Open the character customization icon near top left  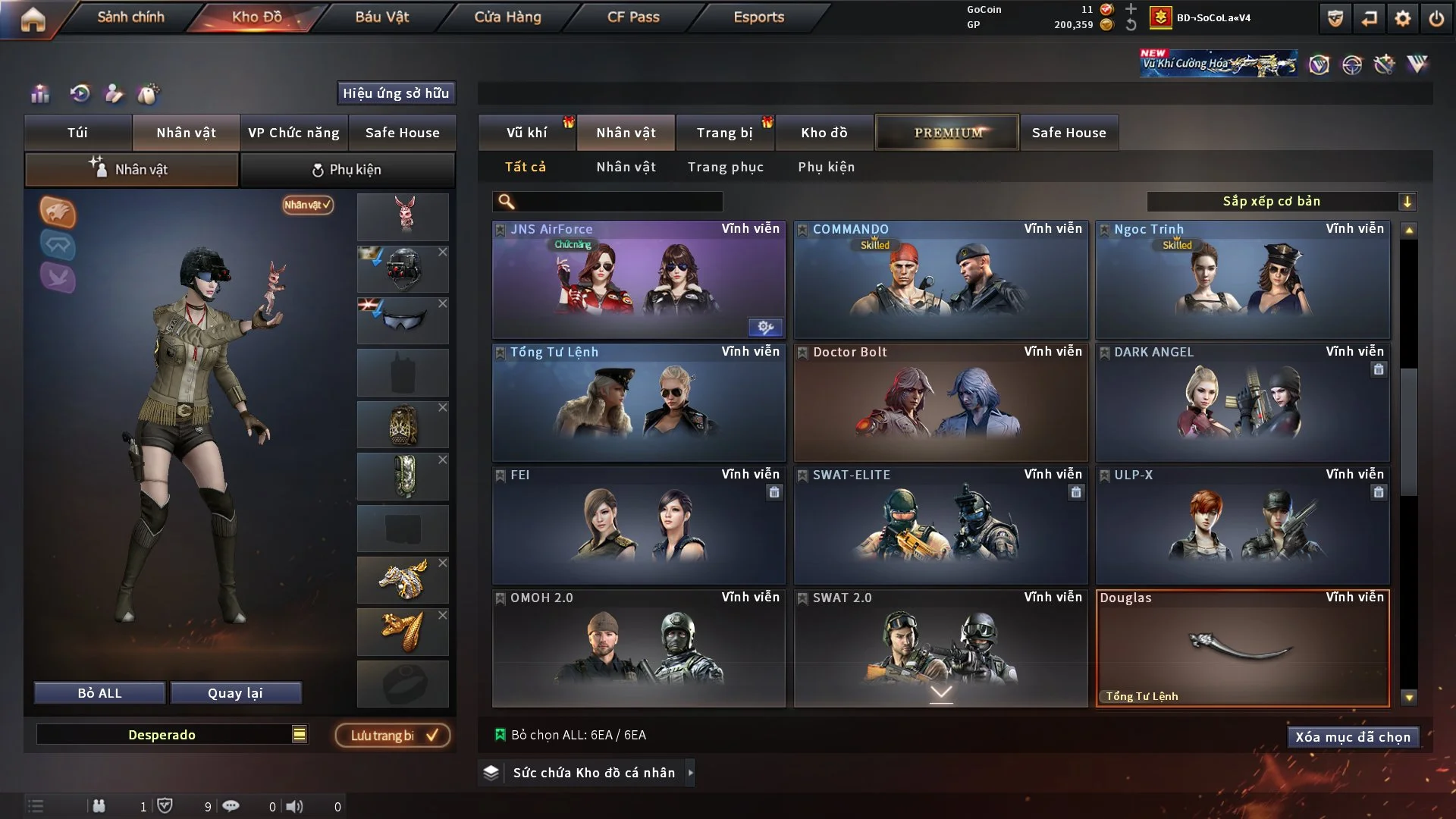click(114, 93)
